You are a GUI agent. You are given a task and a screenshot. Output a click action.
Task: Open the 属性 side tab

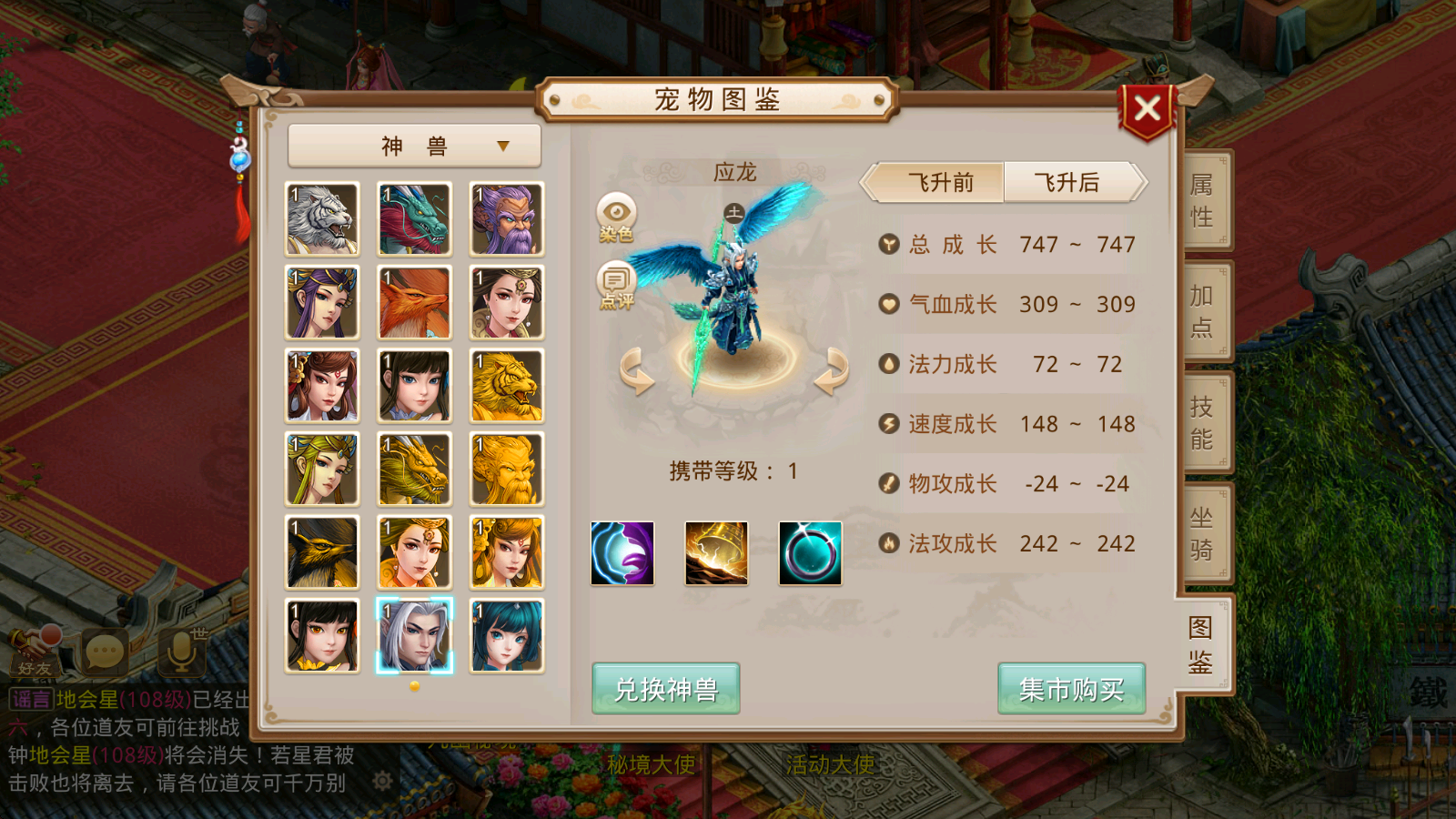tap(1201, 198)
